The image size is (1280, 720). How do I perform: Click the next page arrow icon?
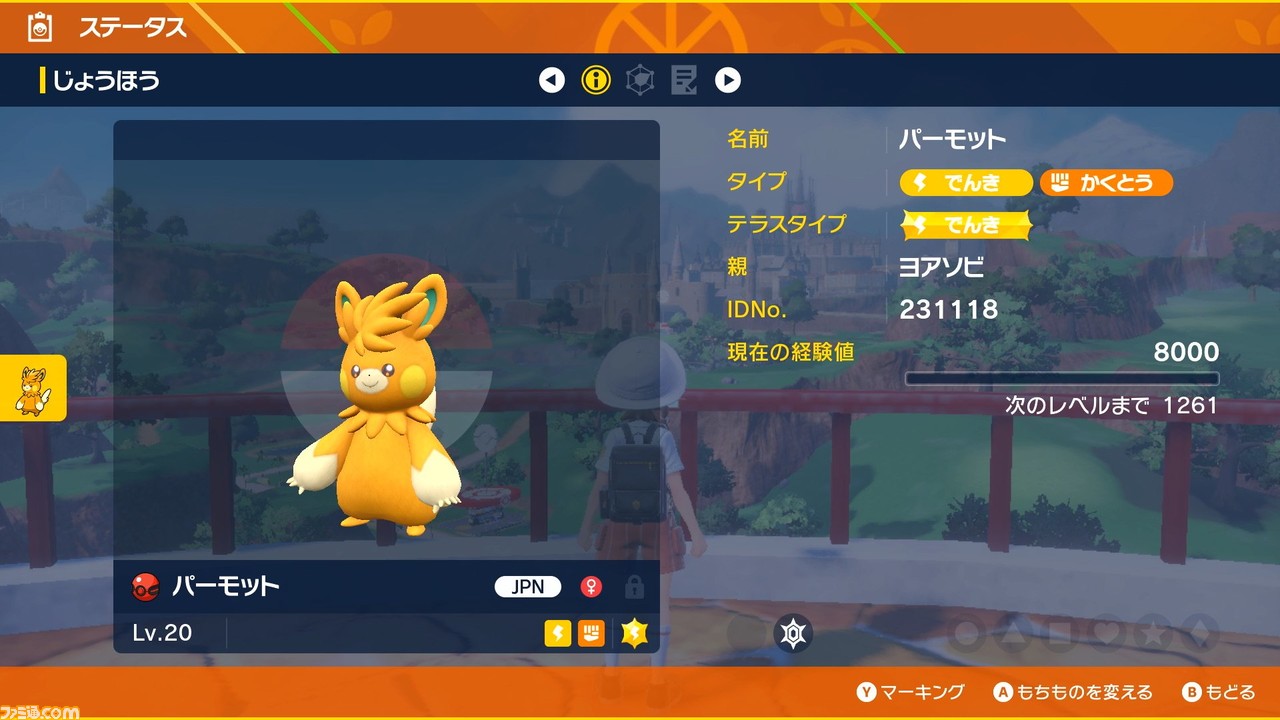point(728,80)
